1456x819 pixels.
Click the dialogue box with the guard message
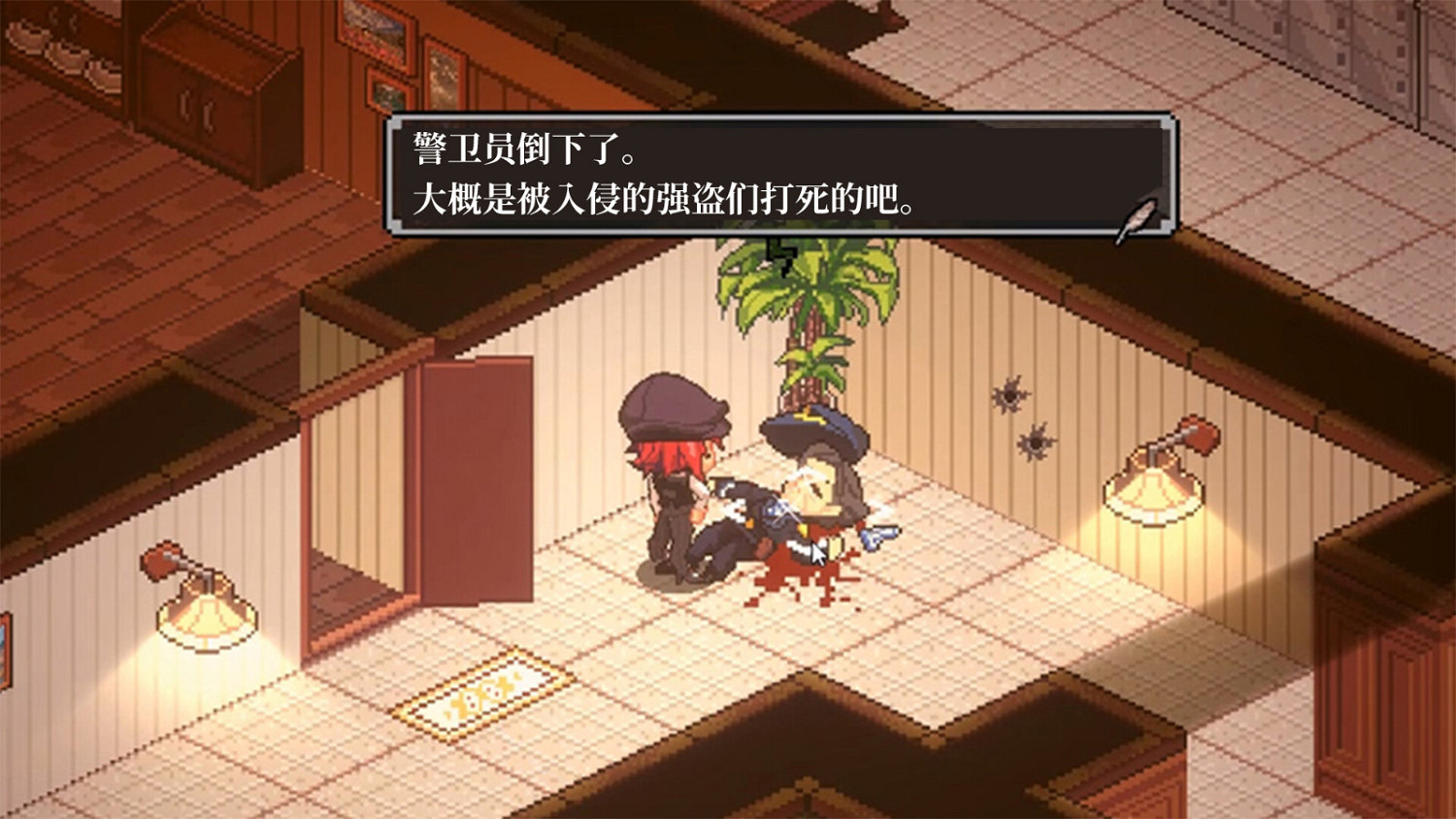777,175
